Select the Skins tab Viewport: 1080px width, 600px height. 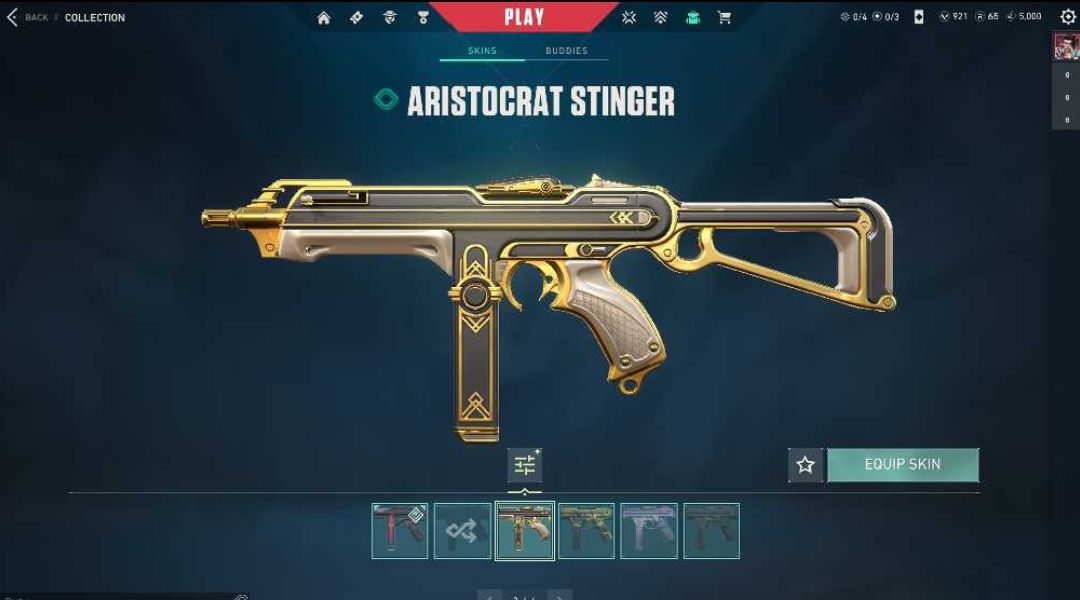(482, 51)
